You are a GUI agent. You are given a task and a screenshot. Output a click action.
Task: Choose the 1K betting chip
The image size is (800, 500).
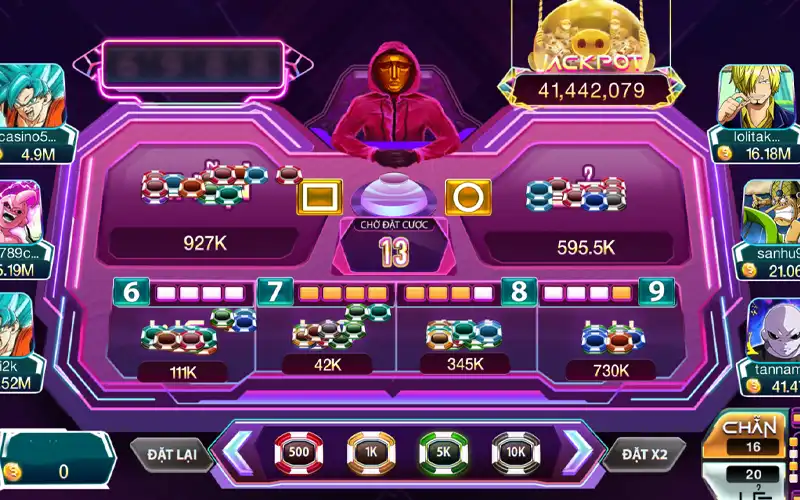tap(371, 452)
